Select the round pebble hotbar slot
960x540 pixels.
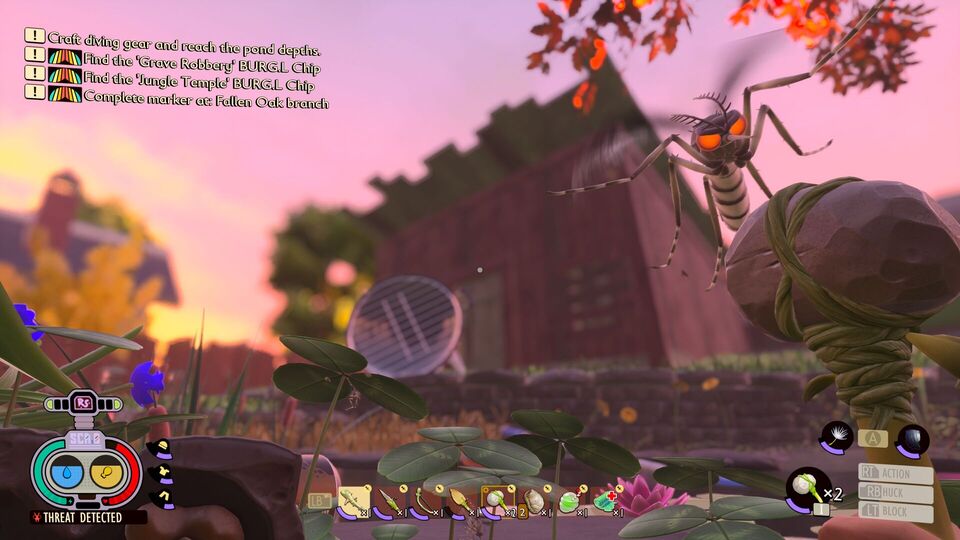(x=533, y=499)
